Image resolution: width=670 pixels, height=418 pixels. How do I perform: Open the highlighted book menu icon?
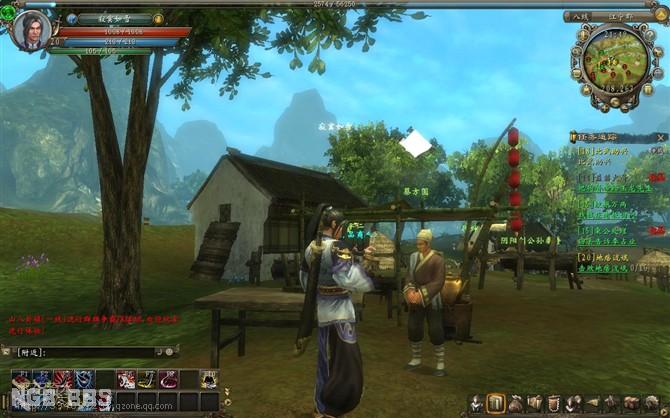click(x=496, y=404)
